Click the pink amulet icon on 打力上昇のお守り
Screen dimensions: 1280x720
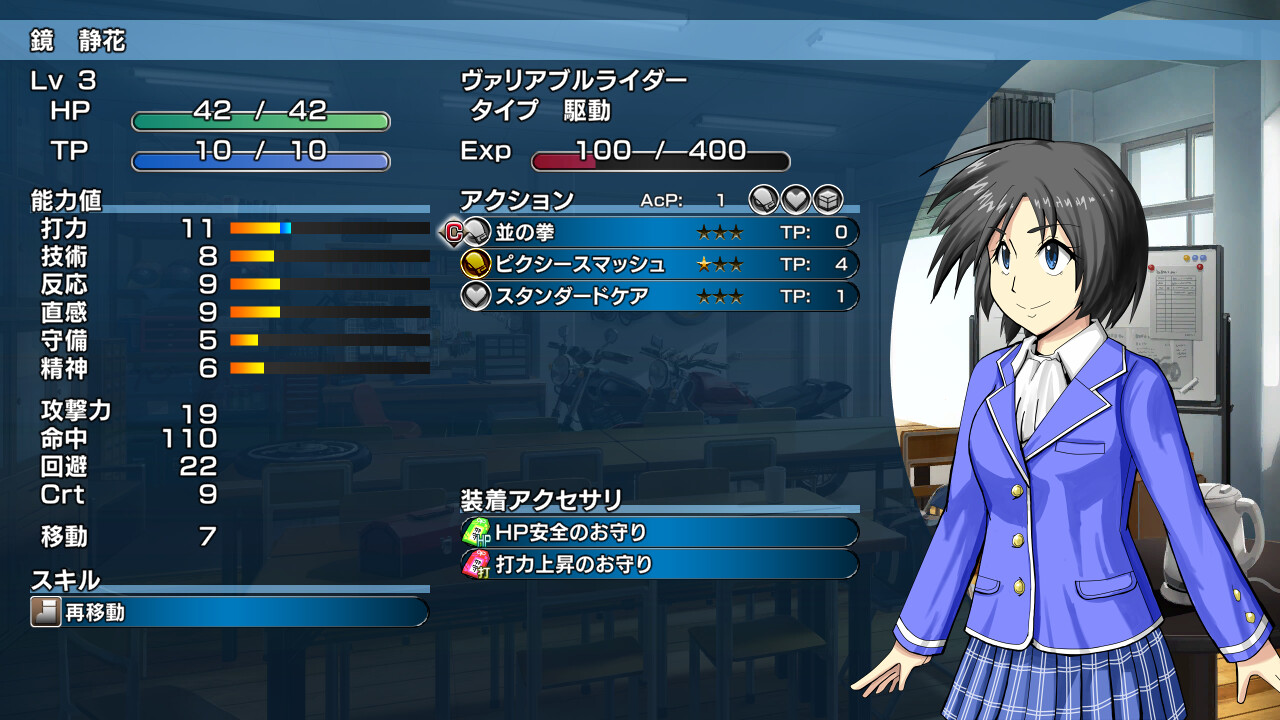478,565
